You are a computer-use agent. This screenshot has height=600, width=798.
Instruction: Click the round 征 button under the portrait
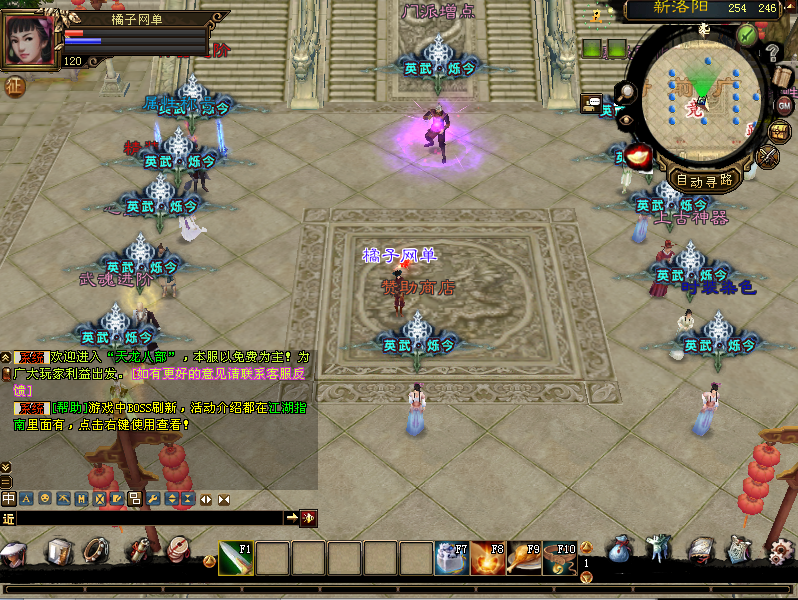[15, 86]
